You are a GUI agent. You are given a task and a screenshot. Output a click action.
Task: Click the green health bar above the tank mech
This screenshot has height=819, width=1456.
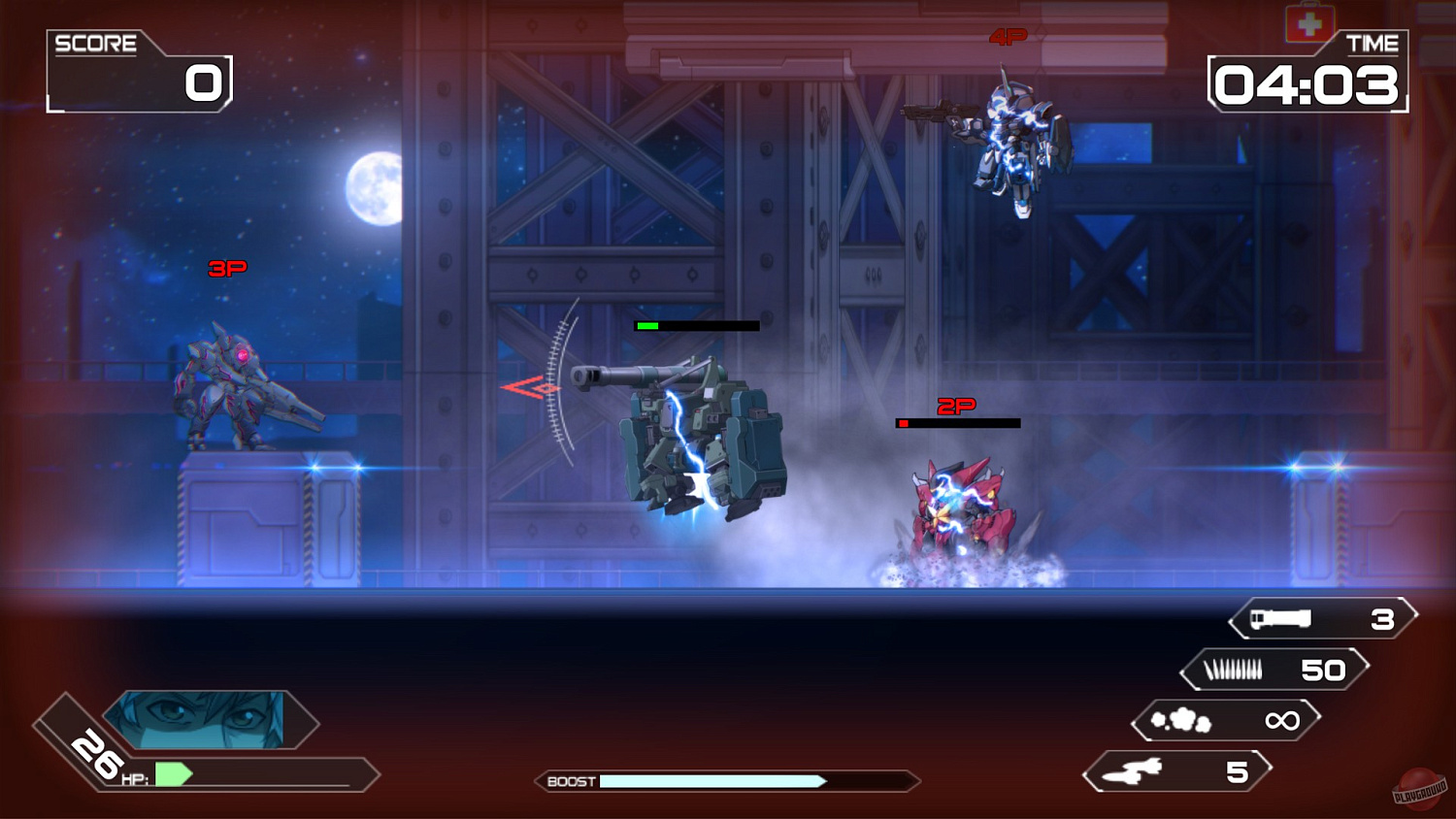pos(648,326)
